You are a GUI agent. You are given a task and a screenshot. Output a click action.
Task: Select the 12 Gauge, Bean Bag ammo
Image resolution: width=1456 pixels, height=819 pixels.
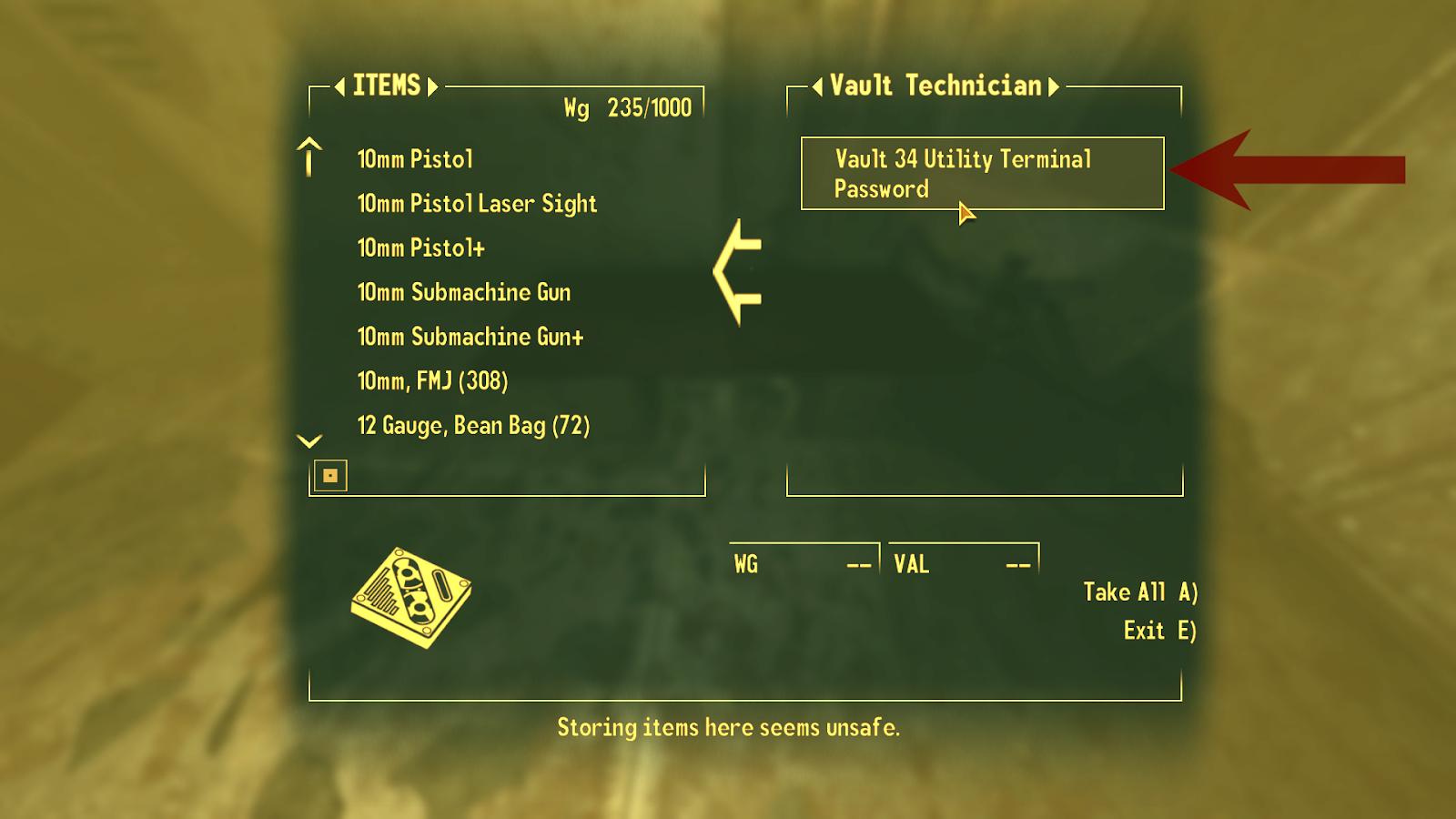tap(474, 425)
